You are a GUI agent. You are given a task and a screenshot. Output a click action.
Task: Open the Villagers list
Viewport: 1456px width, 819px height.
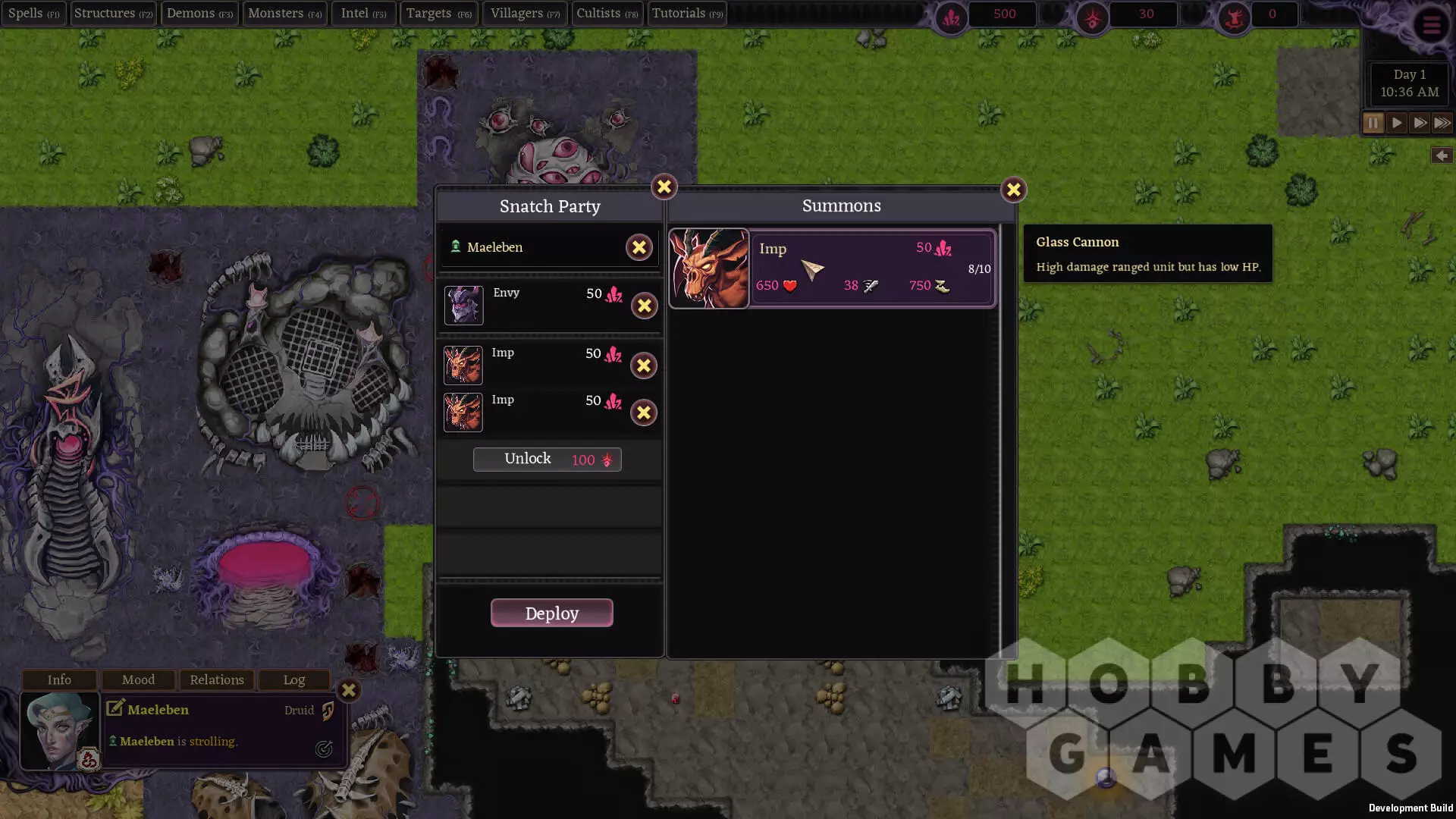[525, 14]
